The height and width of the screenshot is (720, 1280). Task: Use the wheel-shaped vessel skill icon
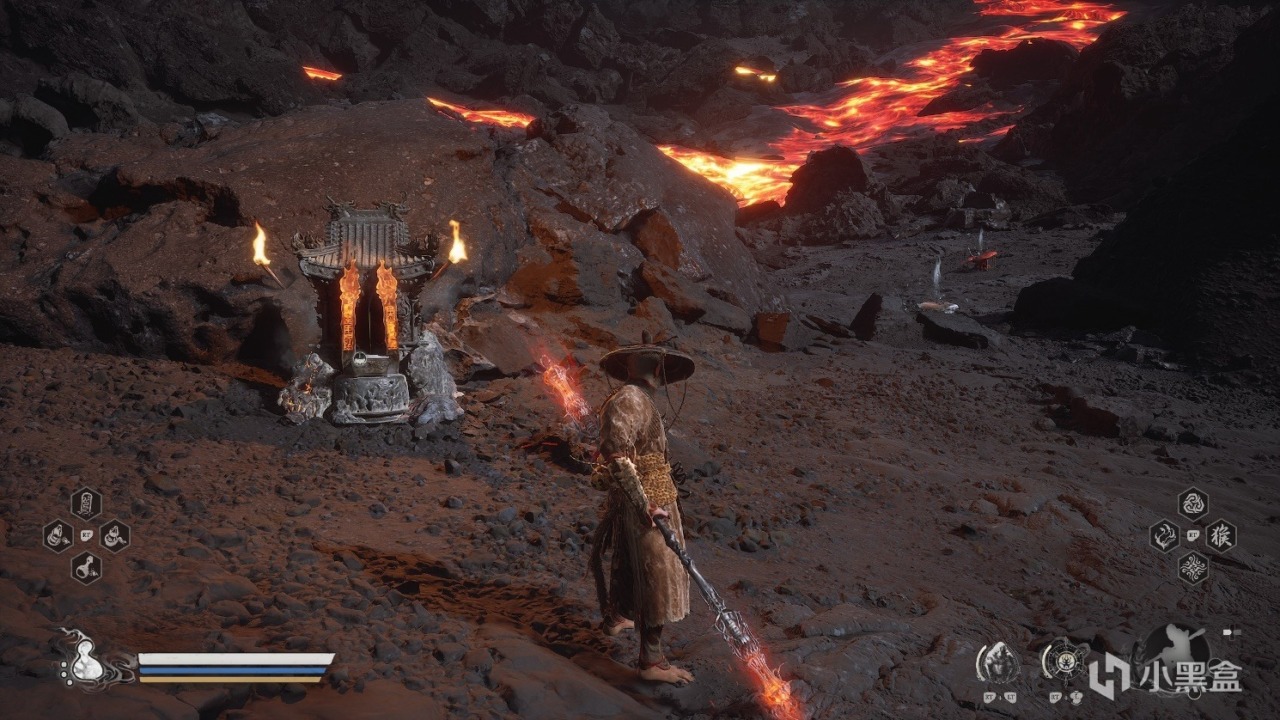pos(1063,660)
